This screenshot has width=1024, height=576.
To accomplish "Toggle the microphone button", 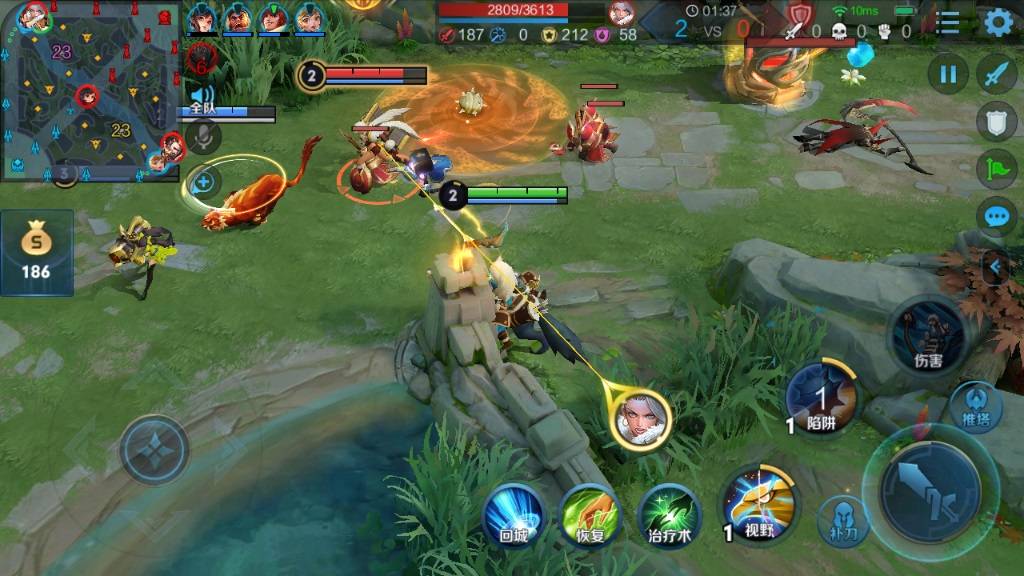I will [x=204, y=136].
